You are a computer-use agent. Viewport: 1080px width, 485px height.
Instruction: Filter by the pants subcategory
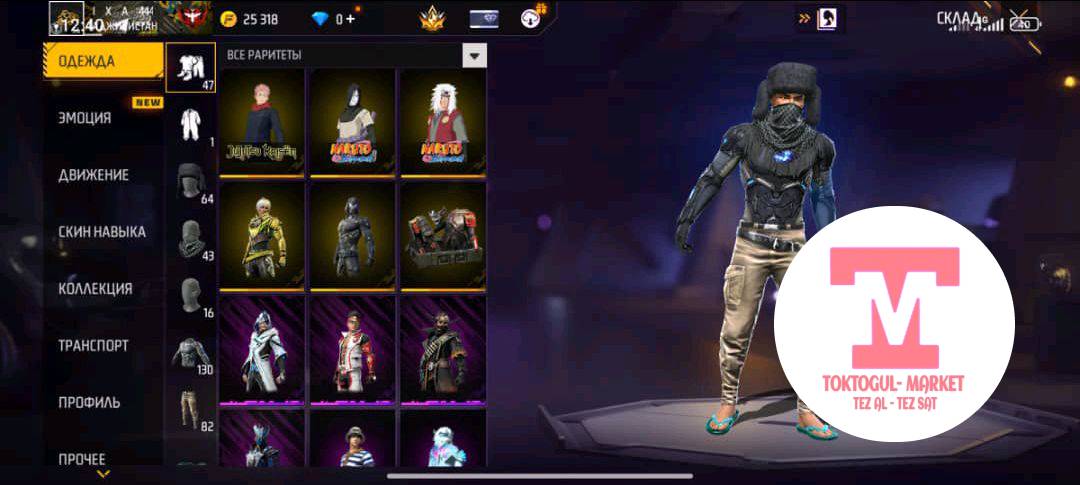[x=190, y=412]
